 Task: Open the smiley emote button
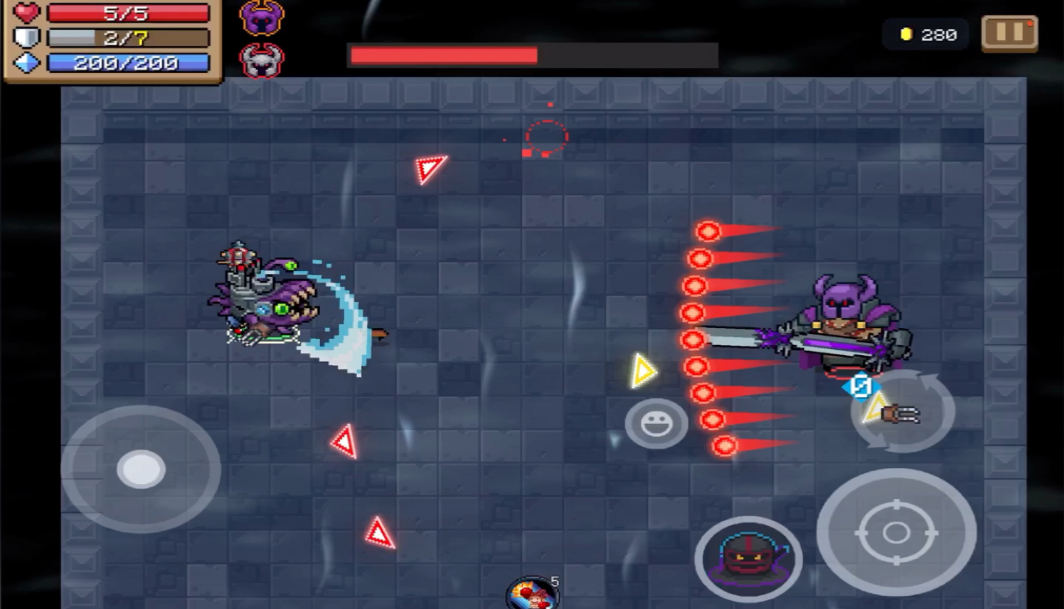656,423
